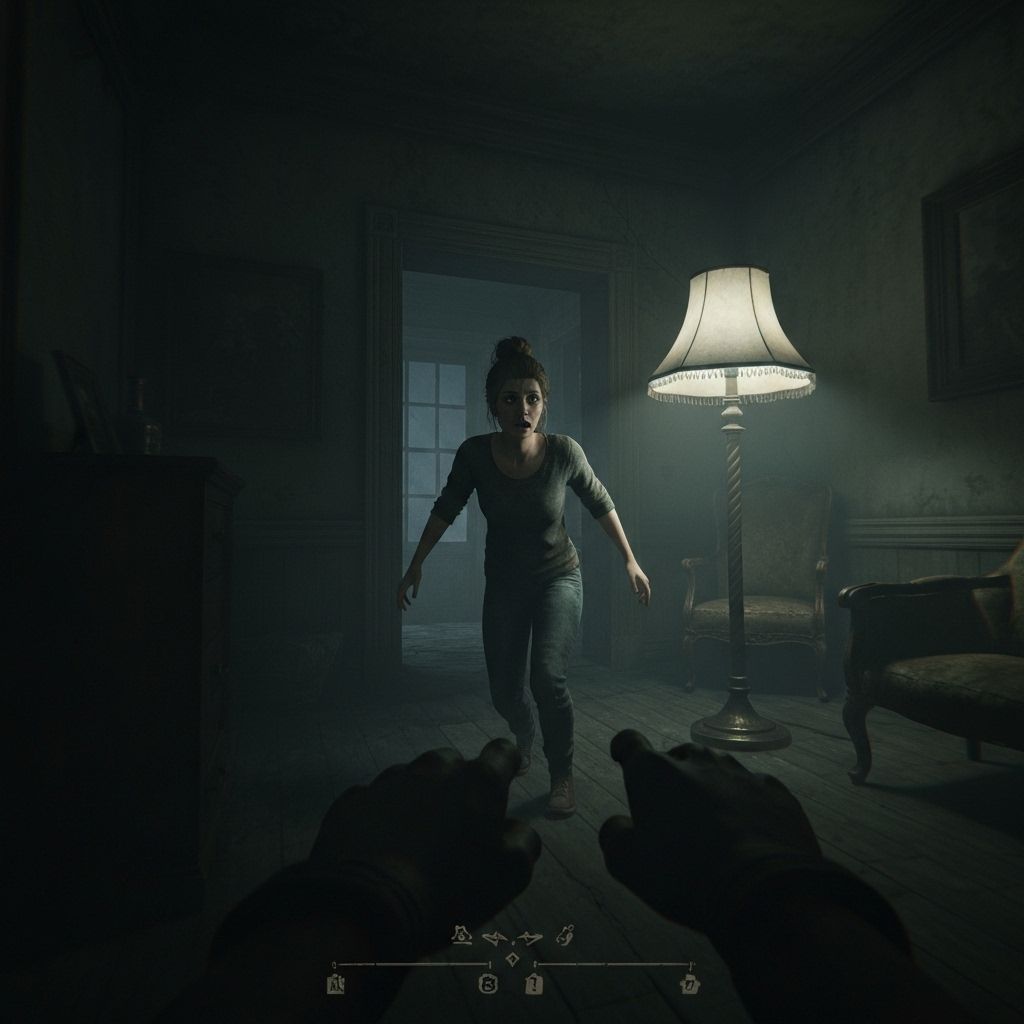The height and width of the screenshot is (1024, 1024).
Task: Choose the round icon beside the exclamation mark
Action: point(489,985)
